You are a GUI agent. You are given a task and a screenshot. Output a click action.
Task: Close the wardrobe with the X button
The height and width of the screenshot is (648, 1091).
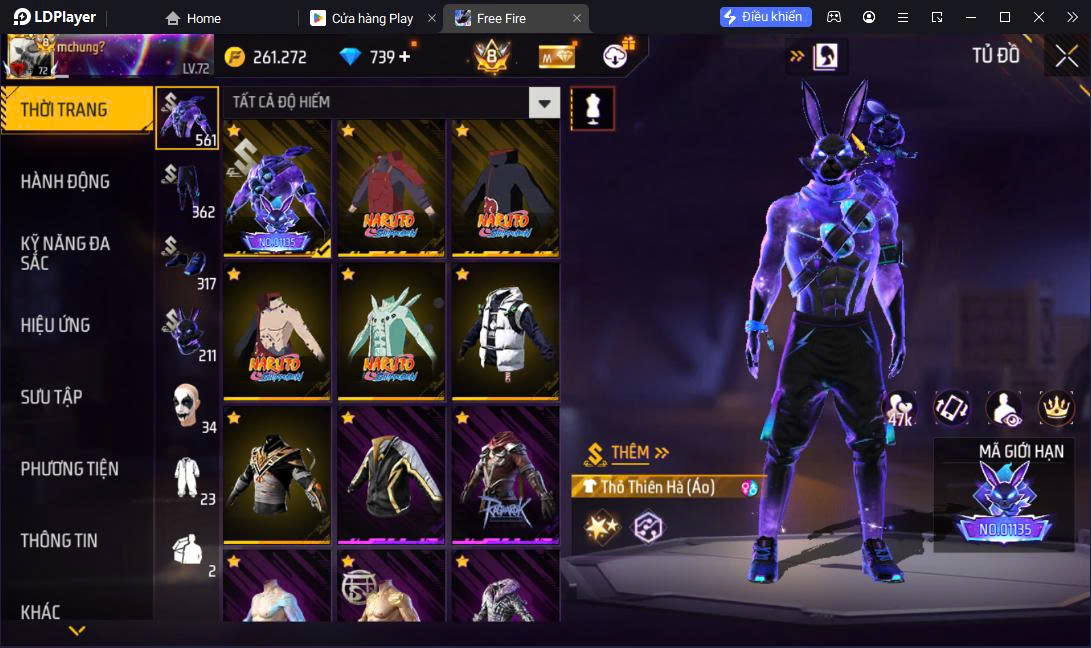(1066, 56)
